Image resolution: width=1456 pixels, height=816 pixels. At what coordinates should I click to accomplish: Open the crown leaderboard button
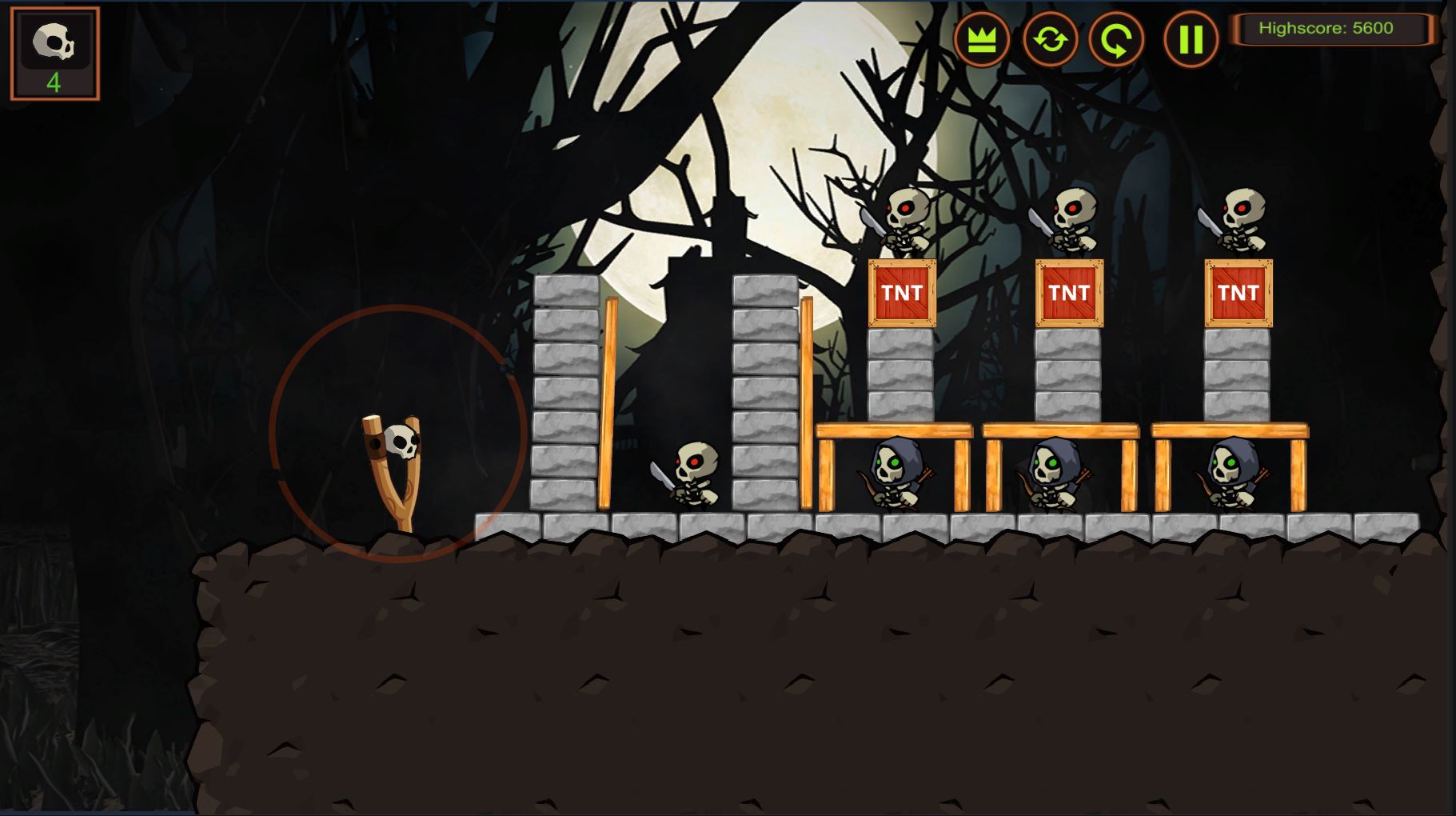coord(981,39)
